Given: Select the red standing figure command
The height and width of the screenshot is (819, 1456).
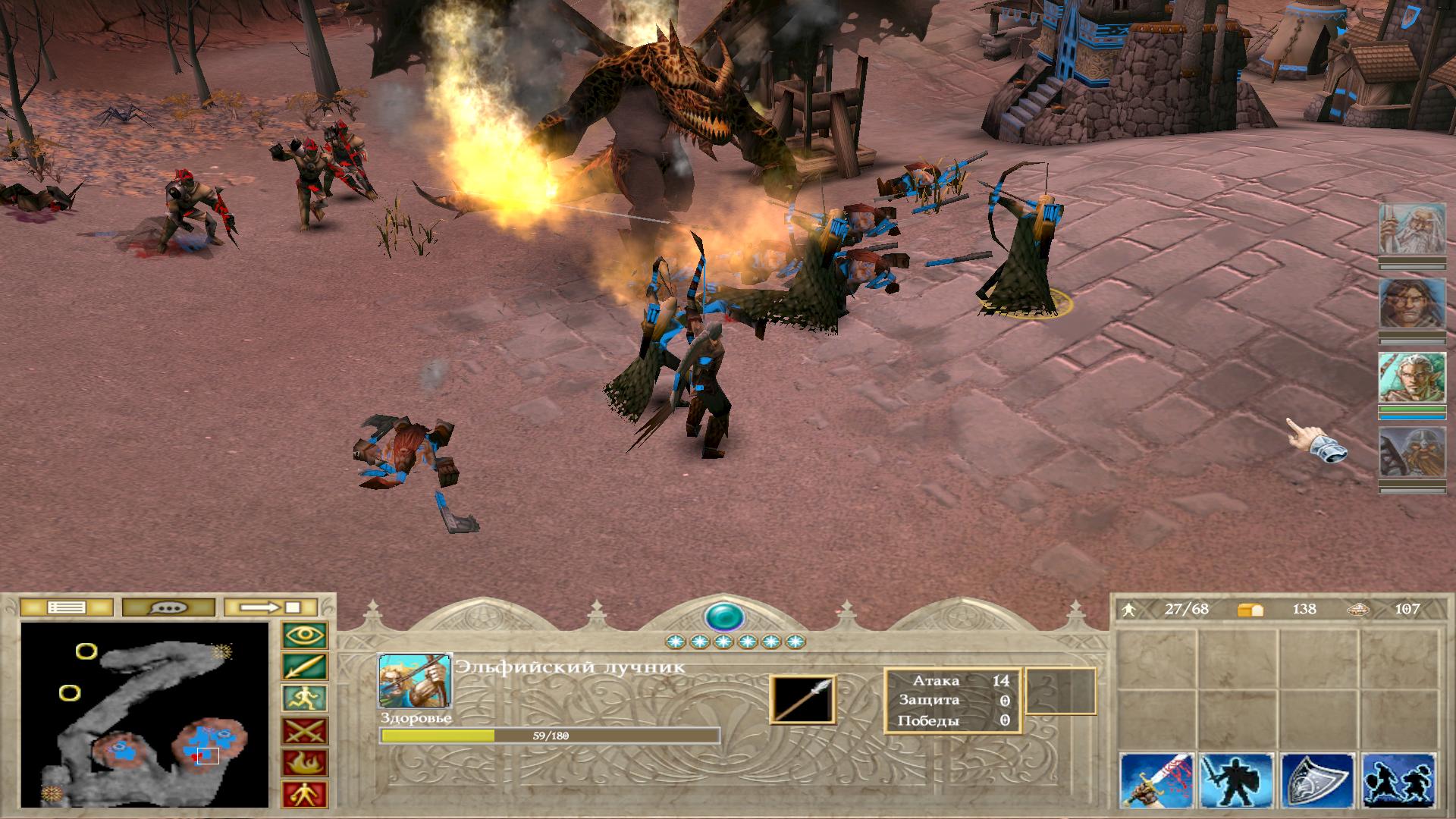Looking at the screenshot, I should tap(305, 794).
